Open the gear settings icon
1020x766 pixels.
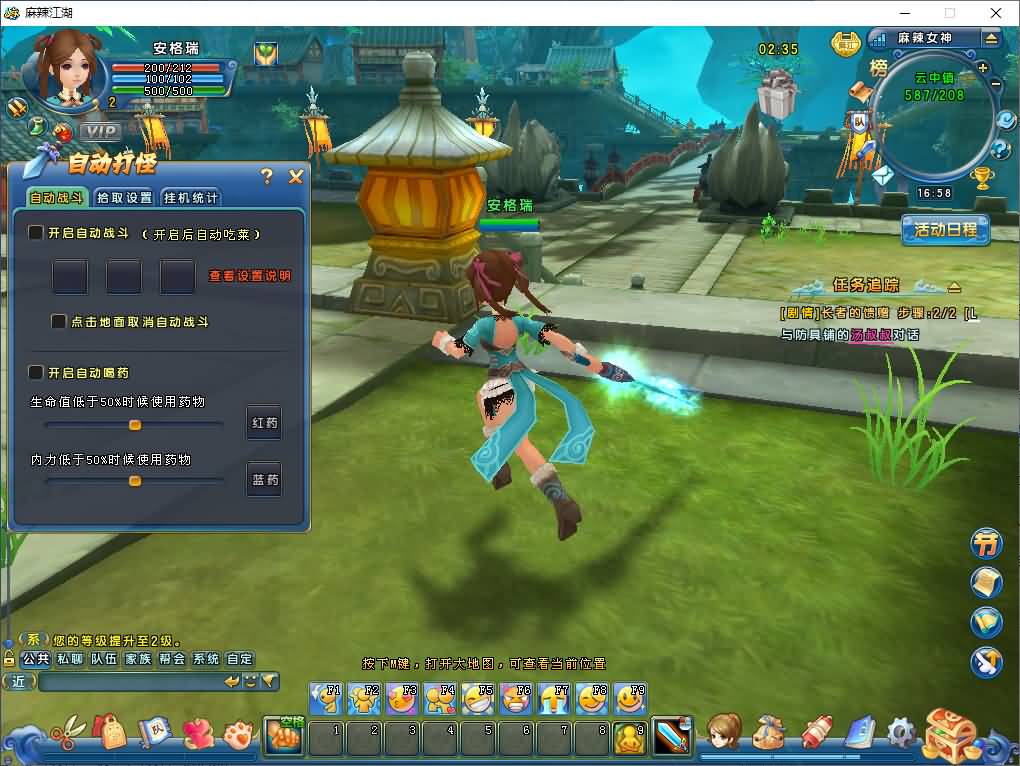click(x=901, y=733)
